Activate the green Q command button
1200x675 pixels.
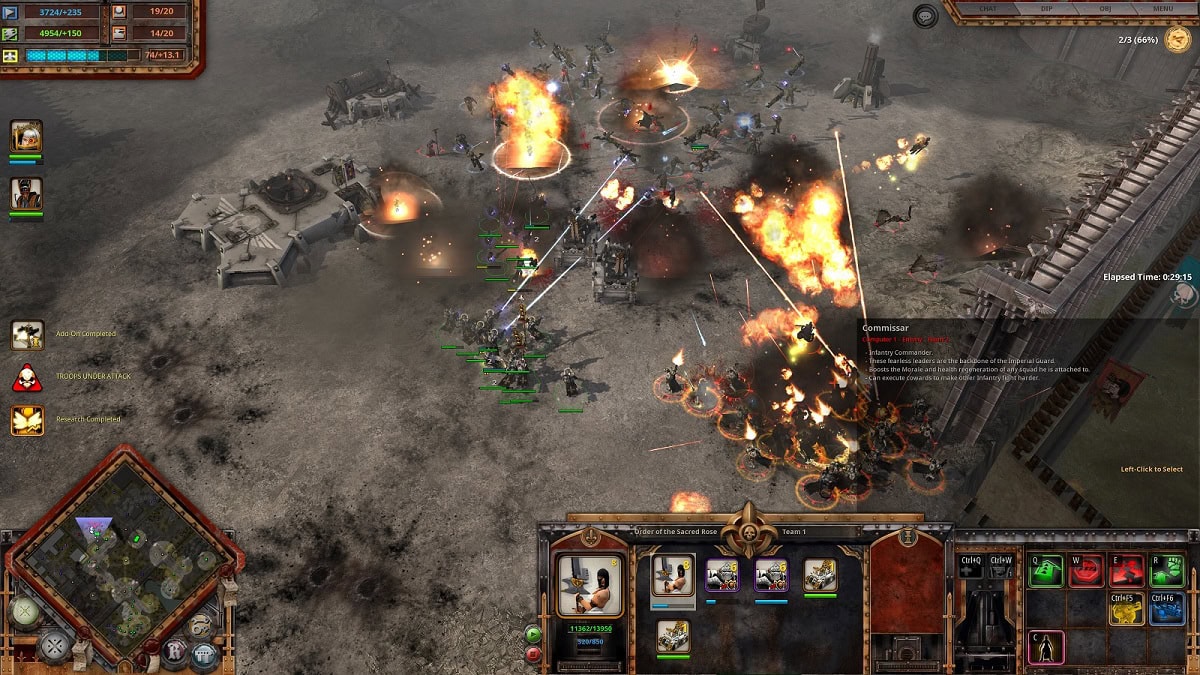[1045, 571]
